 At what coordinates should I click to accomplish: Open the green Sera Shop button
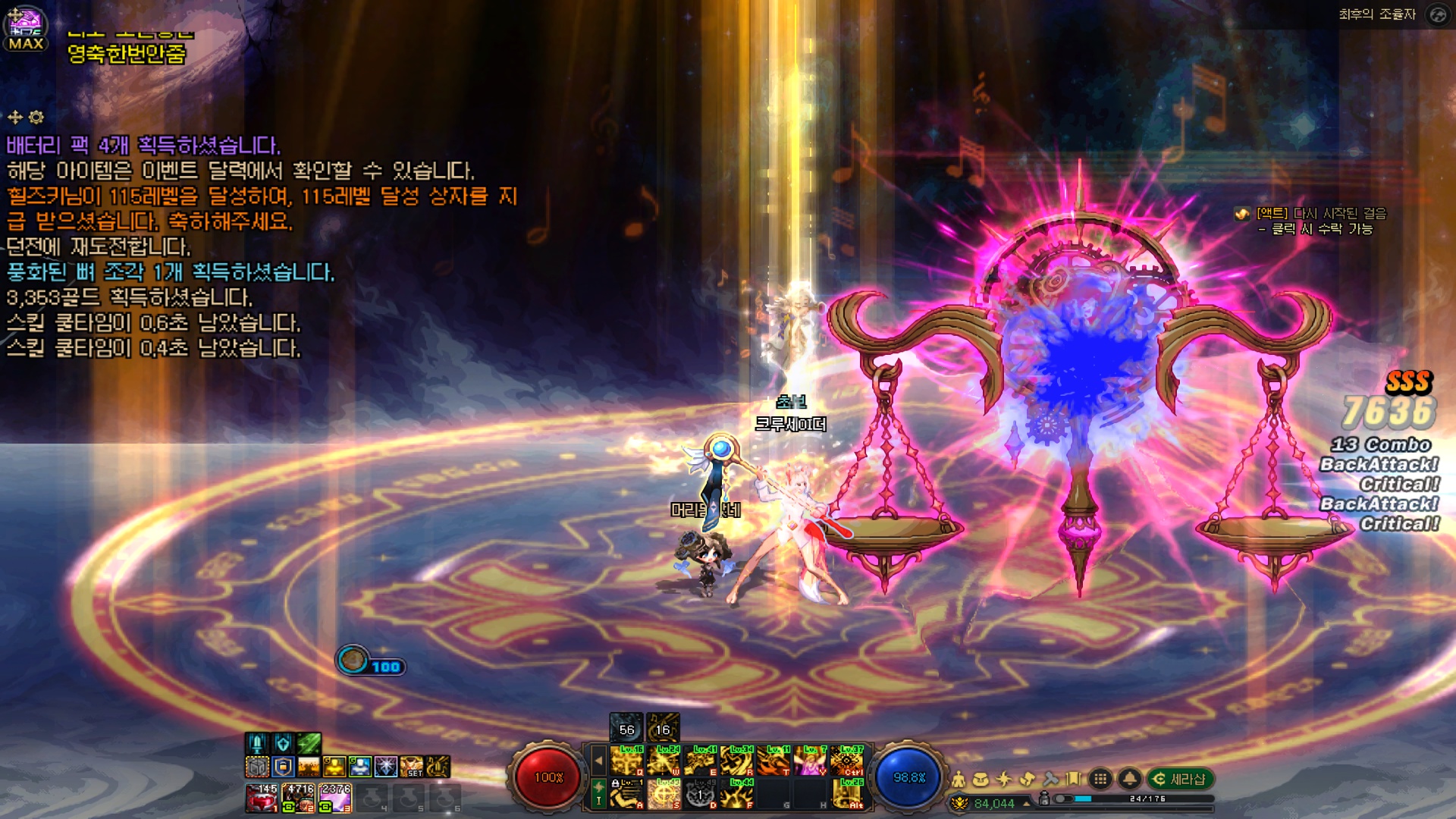coord(1180,779)
